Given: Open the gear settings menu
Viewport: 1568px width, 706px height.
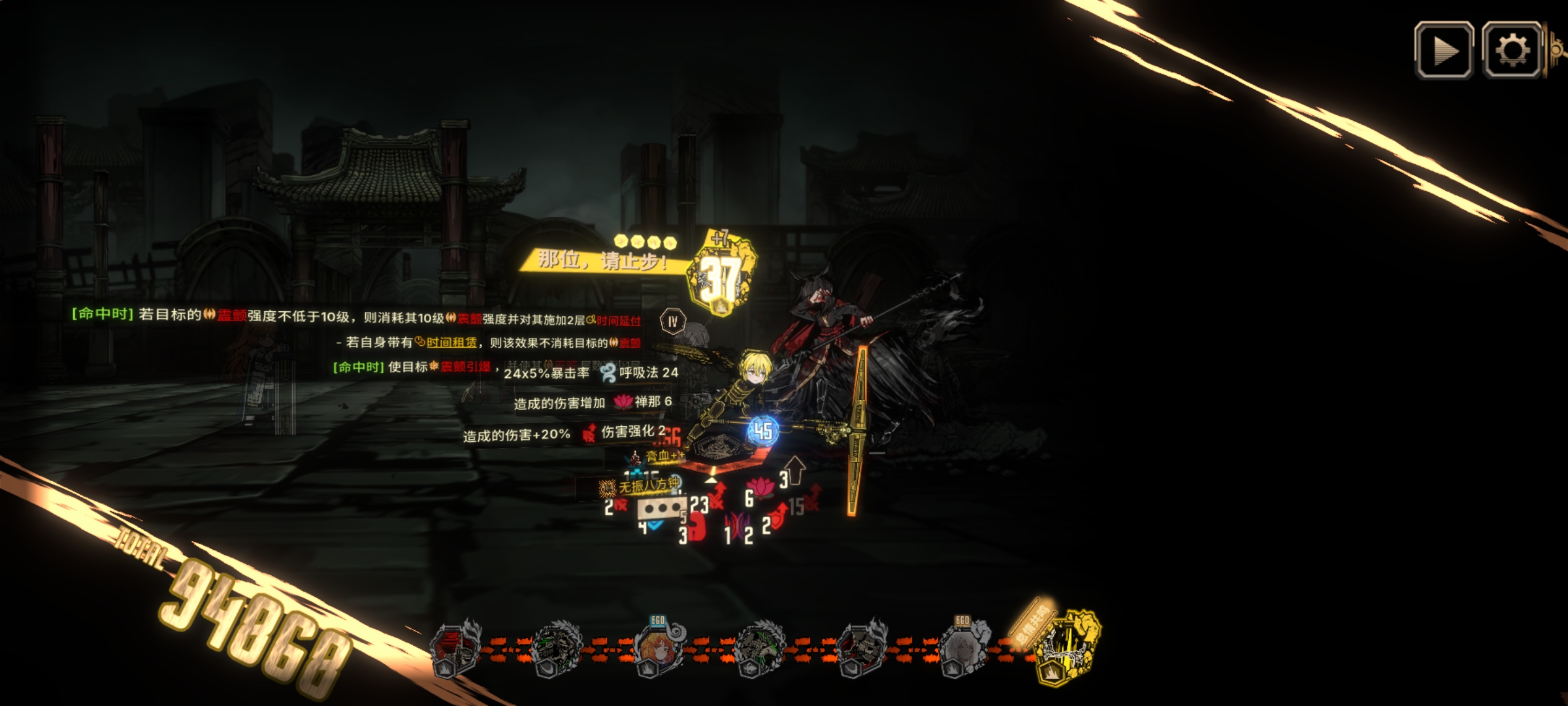Looking at the screenshot, I should 1512,50.
